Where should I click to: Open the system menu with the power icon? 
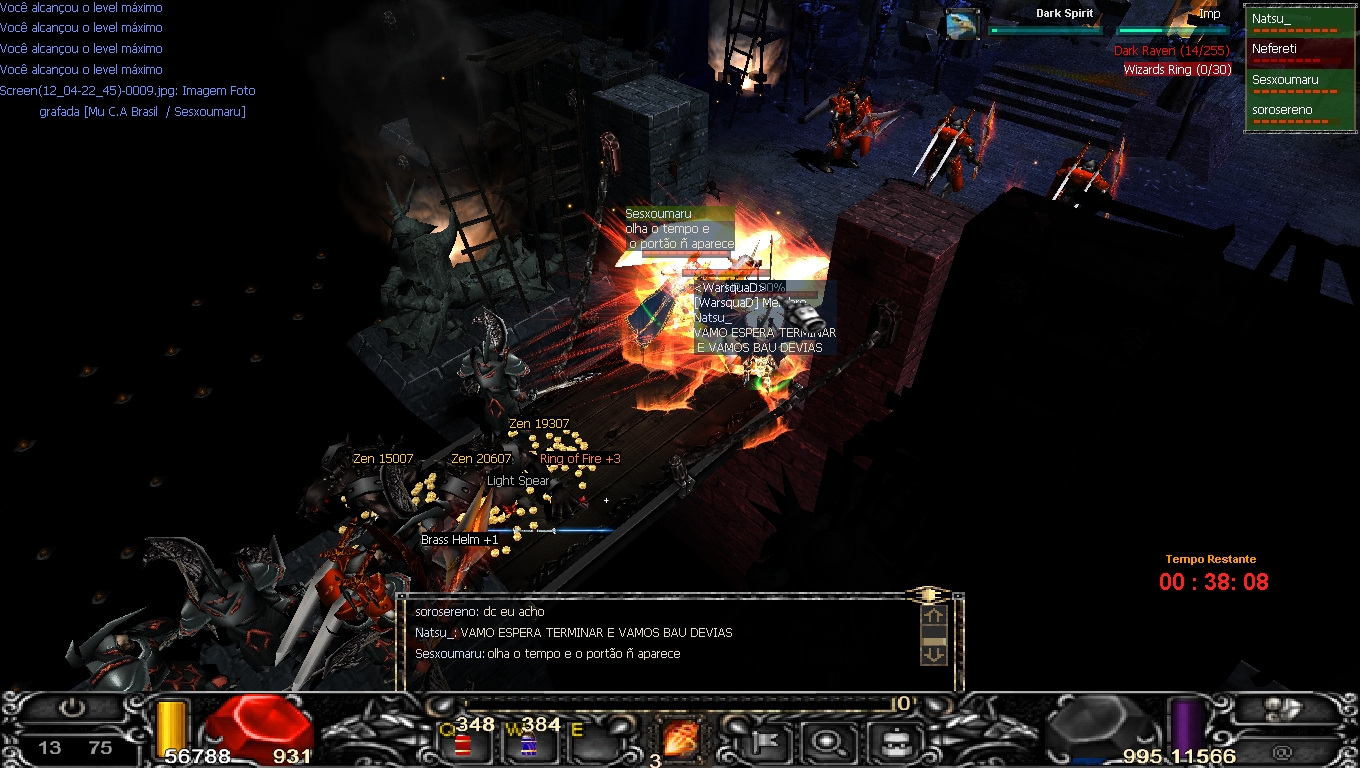[x=72, y=709]
